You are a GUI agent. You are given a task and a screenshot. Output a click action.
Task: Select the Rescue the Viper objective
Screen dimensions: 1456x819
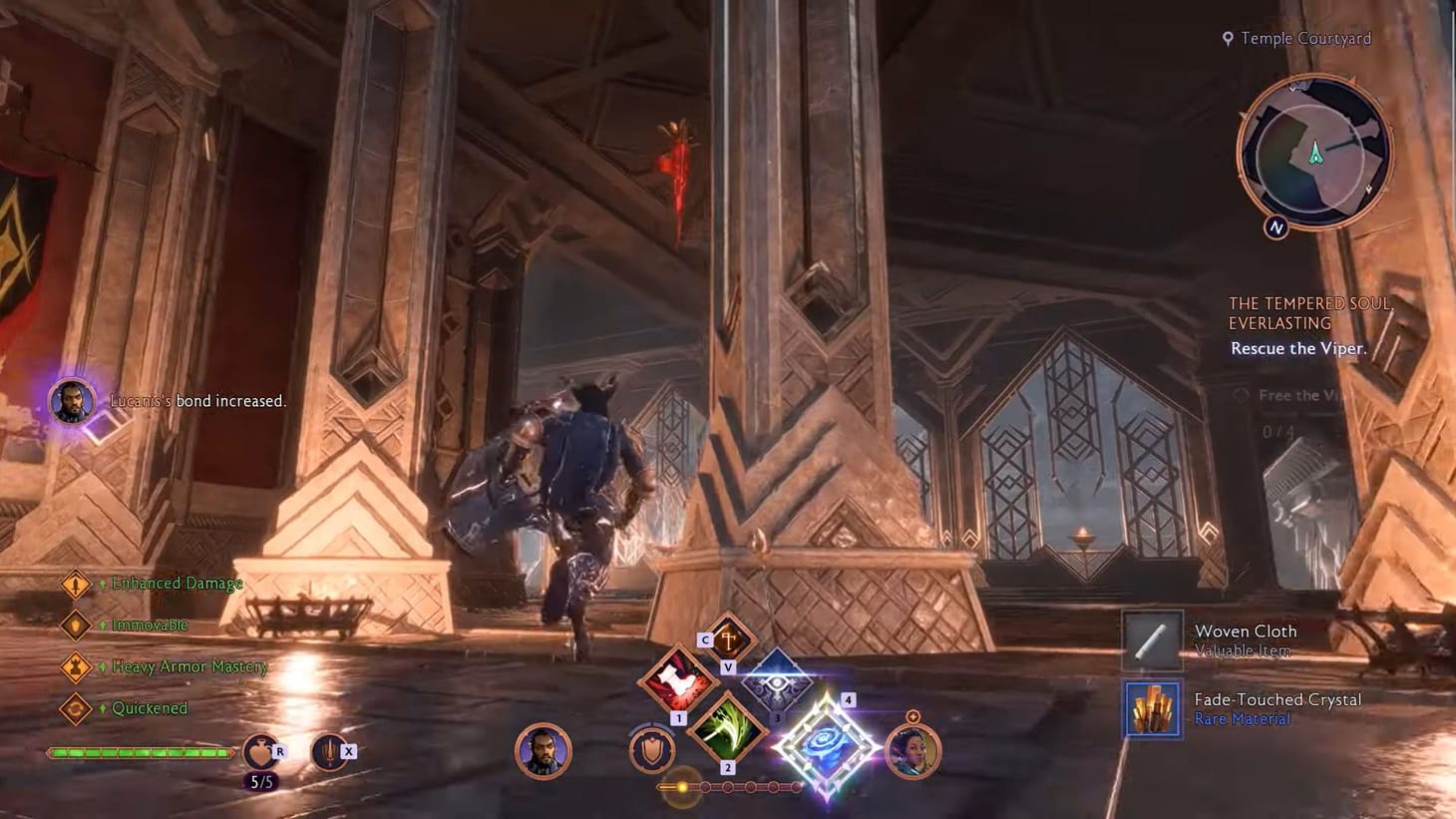[1297, 348]
